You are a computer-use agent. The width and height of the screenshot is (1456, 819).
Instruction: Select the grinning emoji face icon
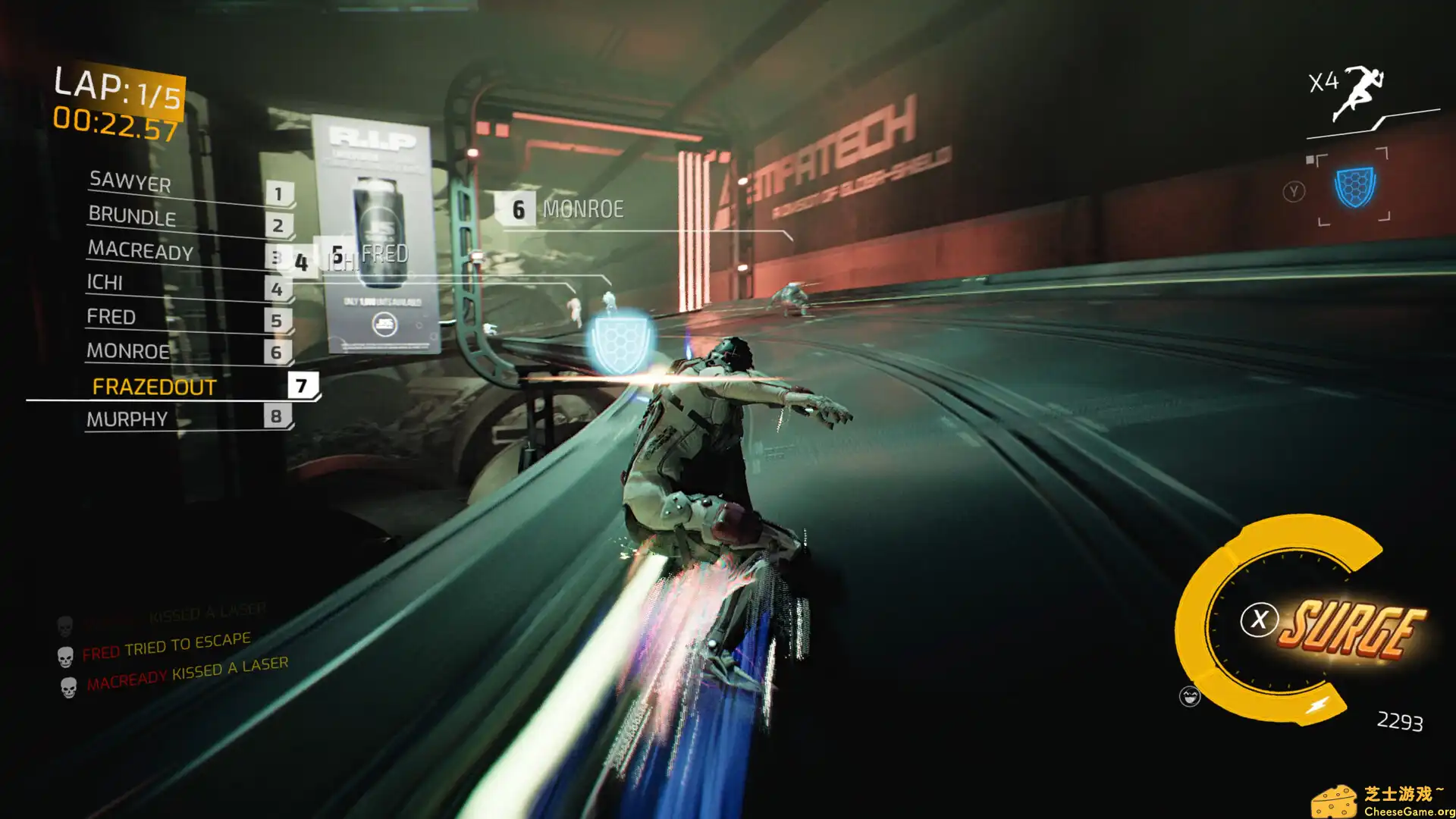click(x=1188, y=694)
